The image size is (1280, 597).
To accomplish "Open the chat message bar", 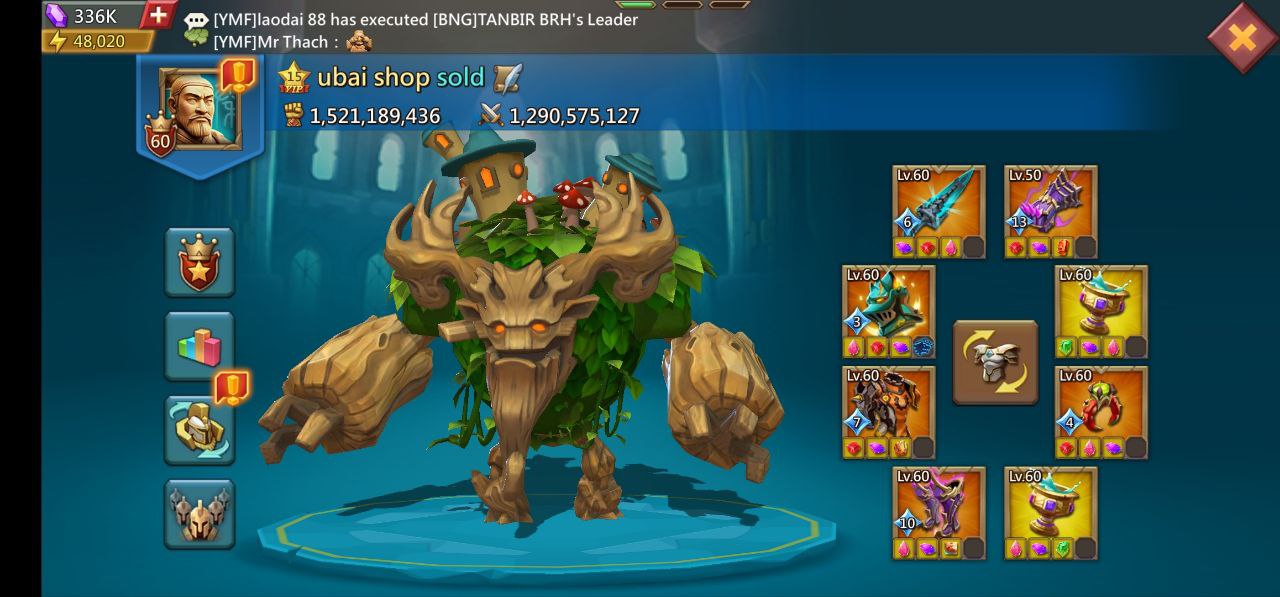I will coord(420,29).
